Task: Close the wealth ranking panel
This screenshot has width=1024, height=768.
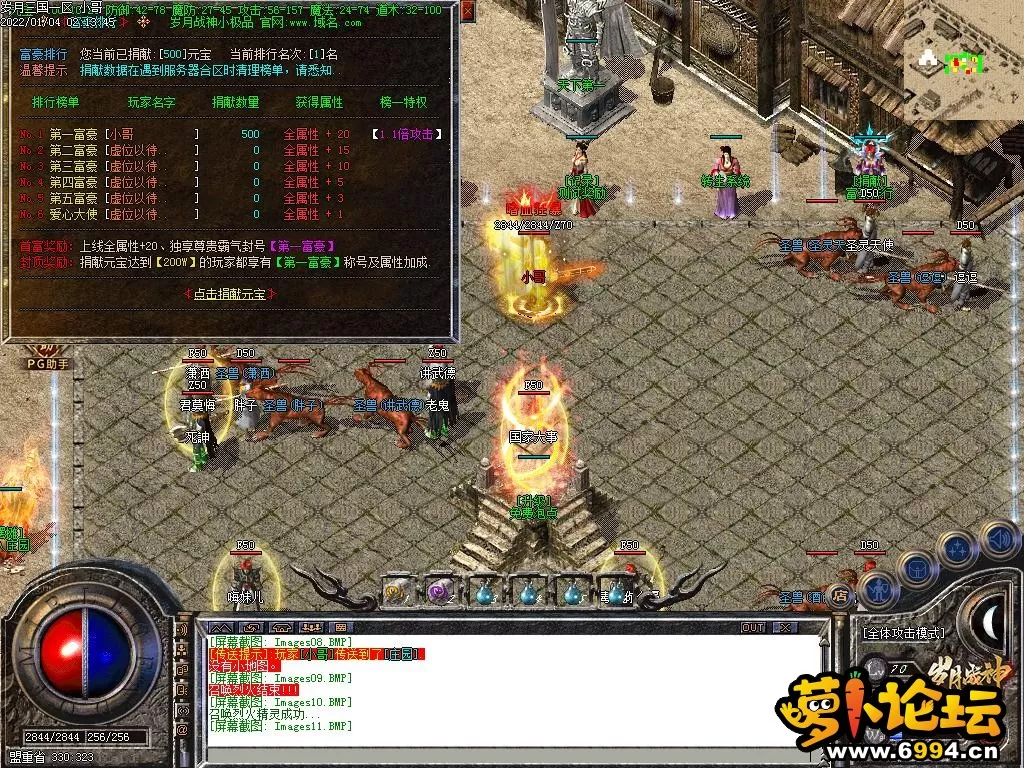Action: [468, 13]
